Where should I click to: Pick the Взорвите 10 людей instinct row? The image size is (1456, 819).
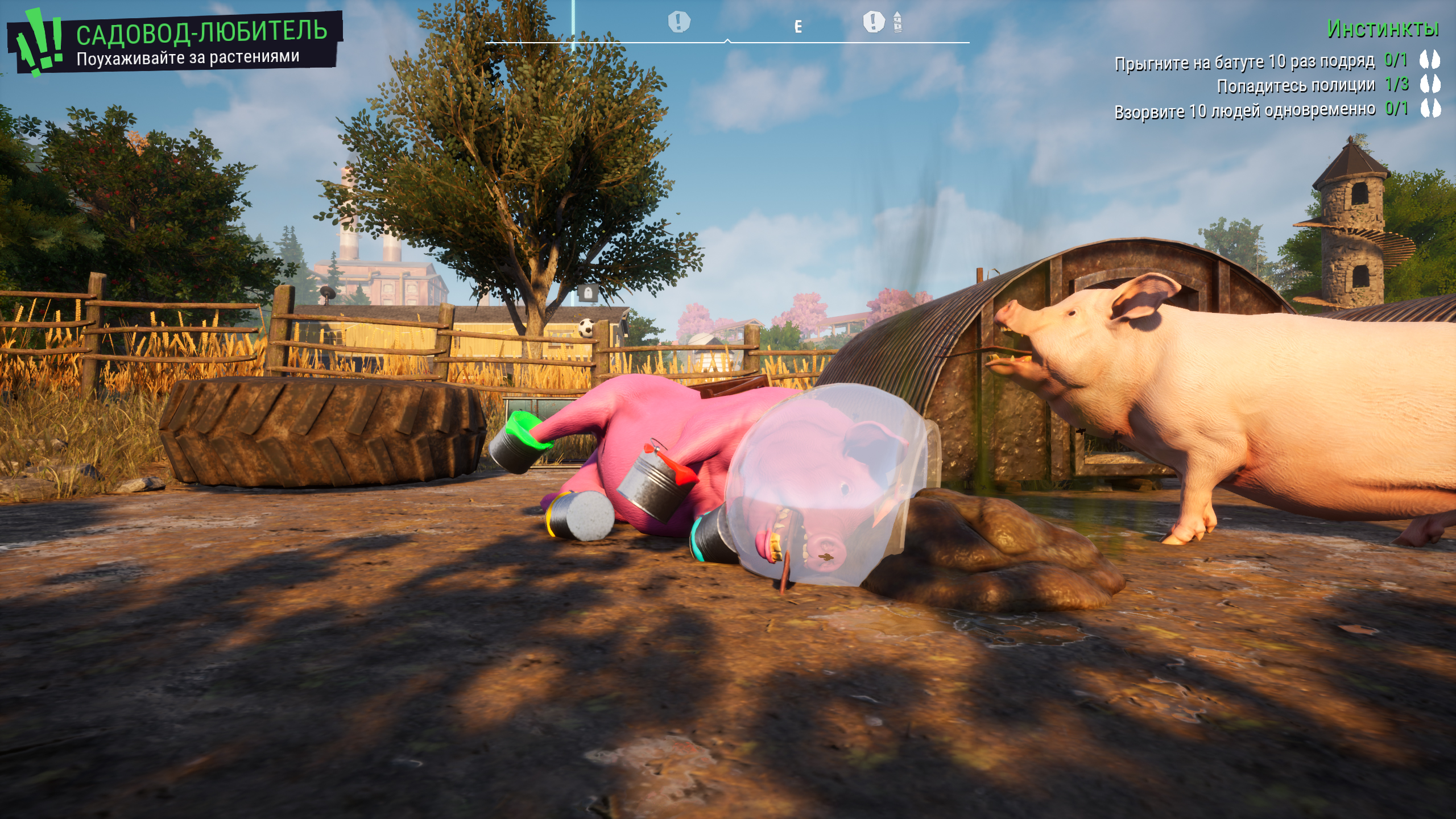coord(1244,110)
